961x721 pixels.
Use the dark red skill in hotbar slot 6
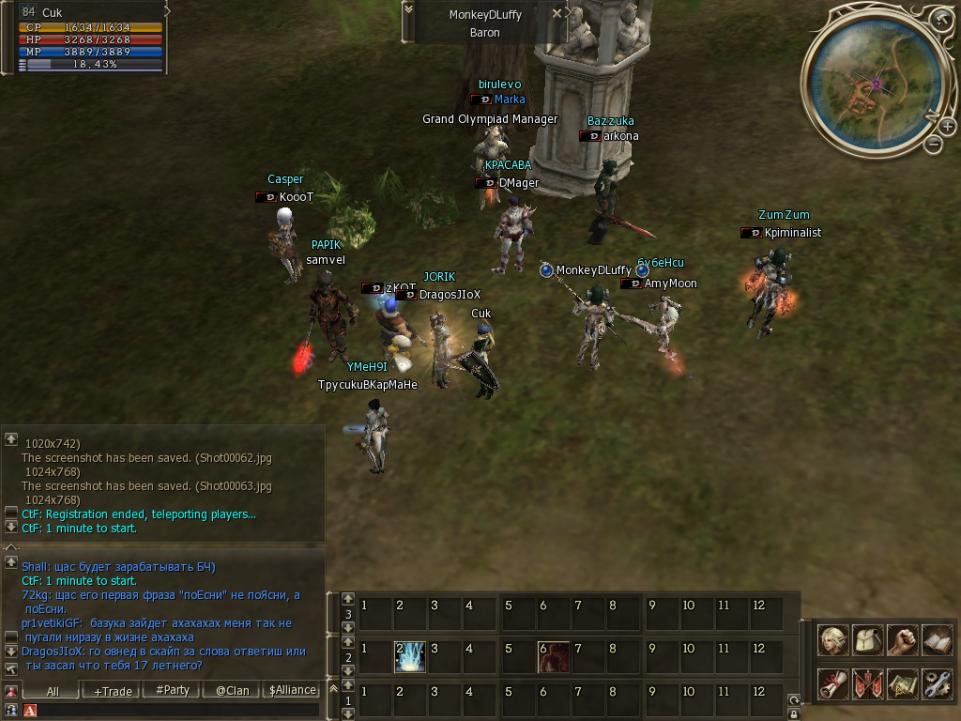tap(553, 656)
